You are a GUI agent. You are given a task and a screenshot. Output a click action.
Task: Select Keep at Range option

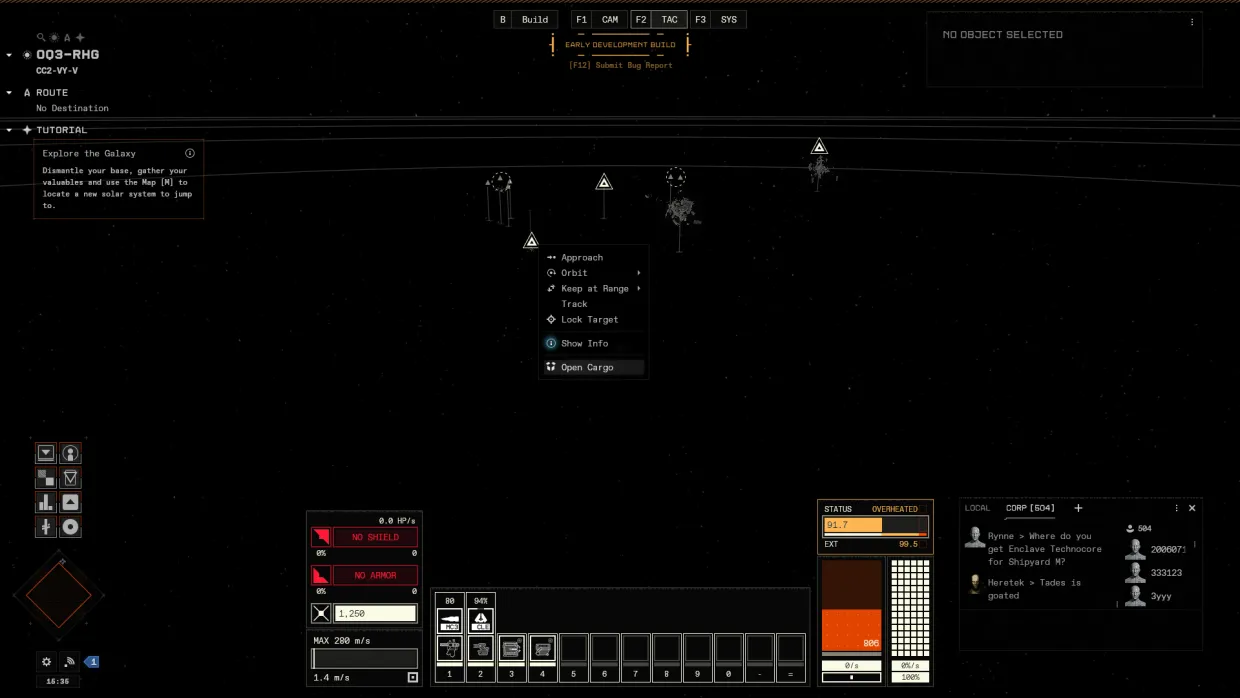[x=595, y=289]
